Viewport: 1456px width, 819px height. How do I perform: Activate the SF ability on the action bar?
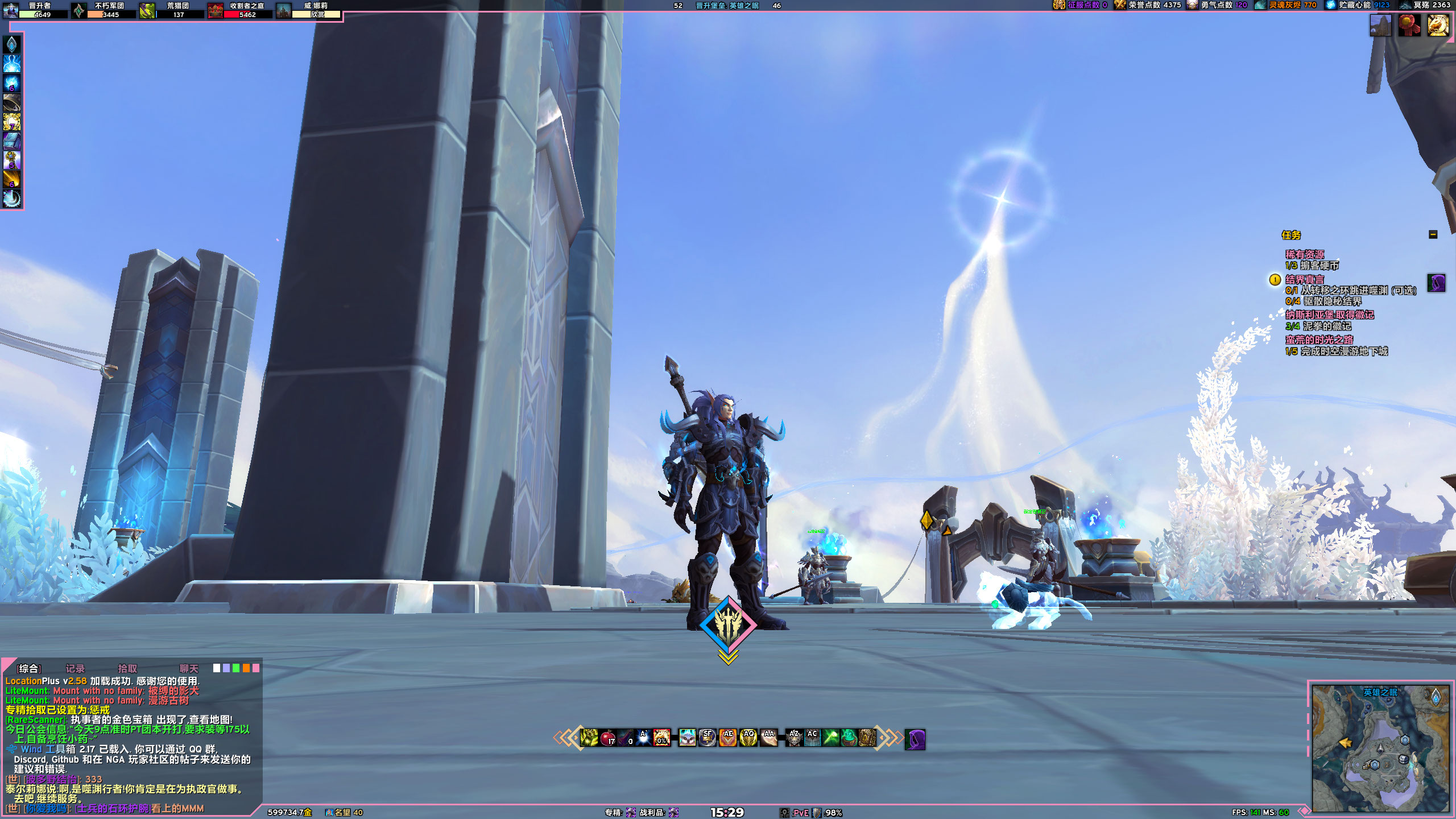(707, 738)
